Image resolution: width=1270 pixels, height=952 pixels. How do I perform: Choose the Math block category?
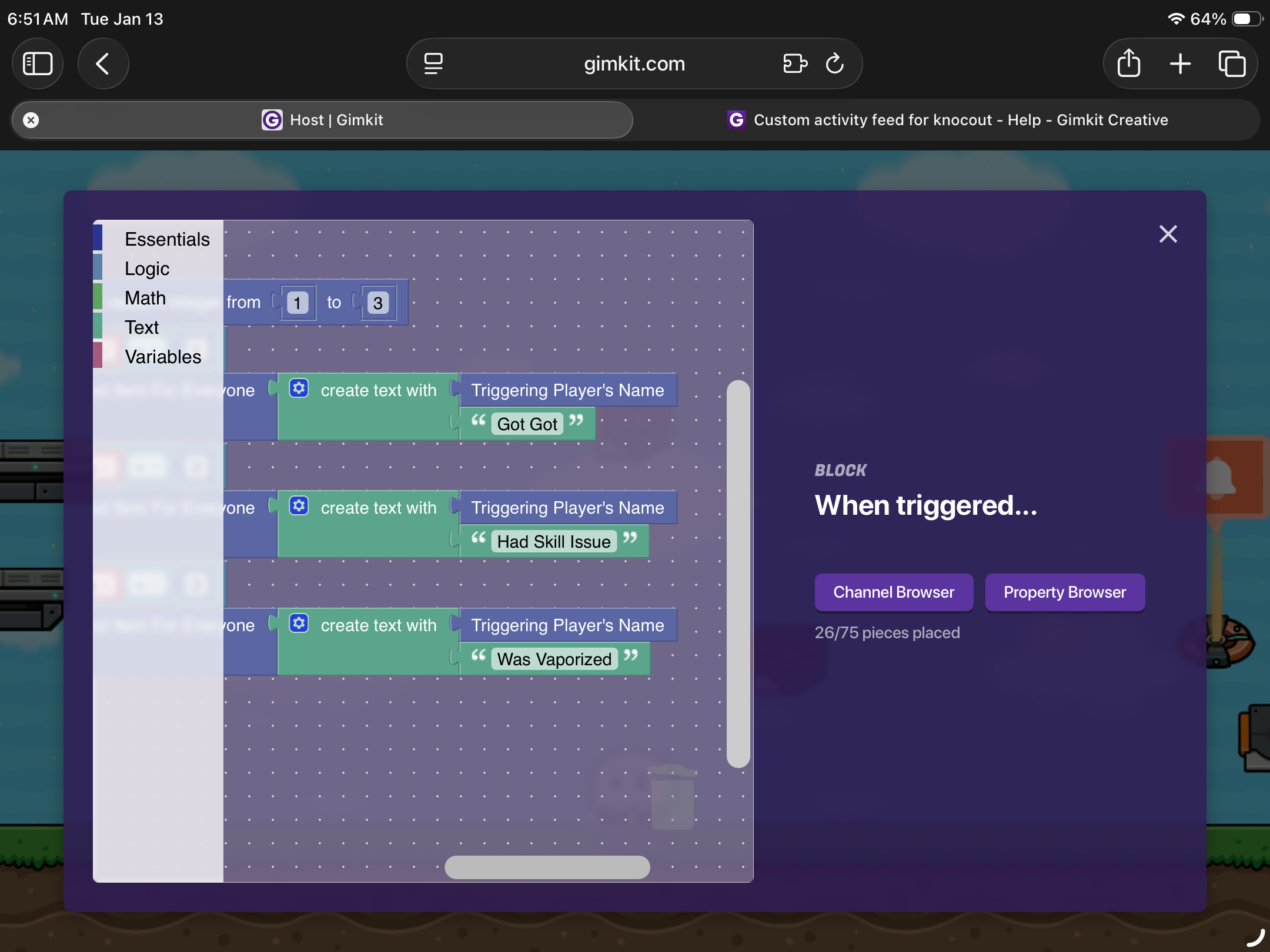click(x=145, y=298)
